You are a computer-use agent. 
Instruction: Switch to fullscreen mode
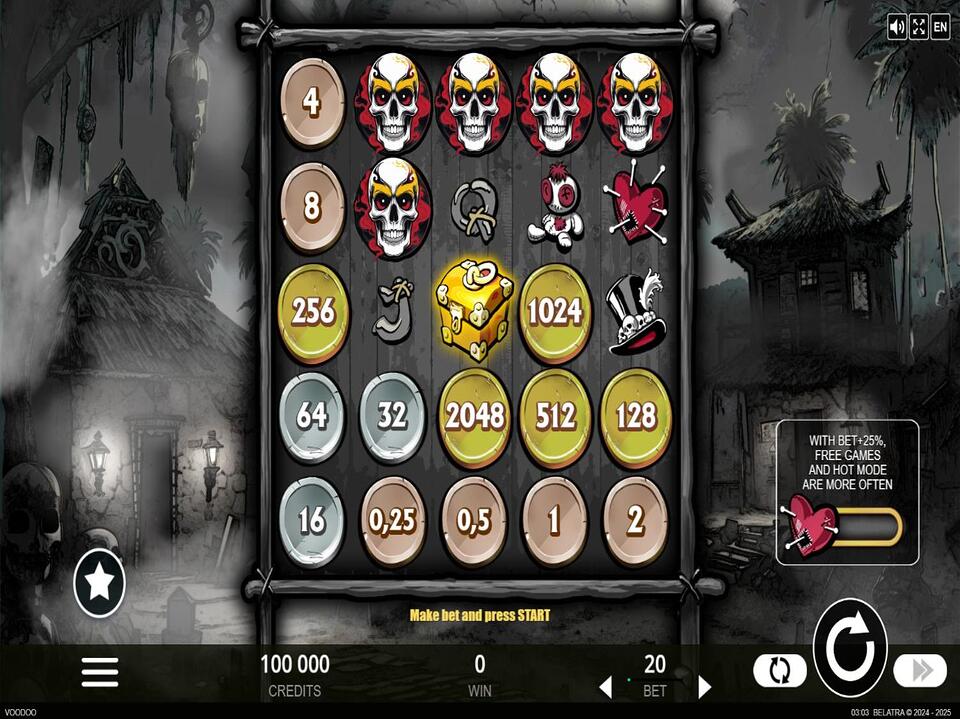tap(918, 27)
